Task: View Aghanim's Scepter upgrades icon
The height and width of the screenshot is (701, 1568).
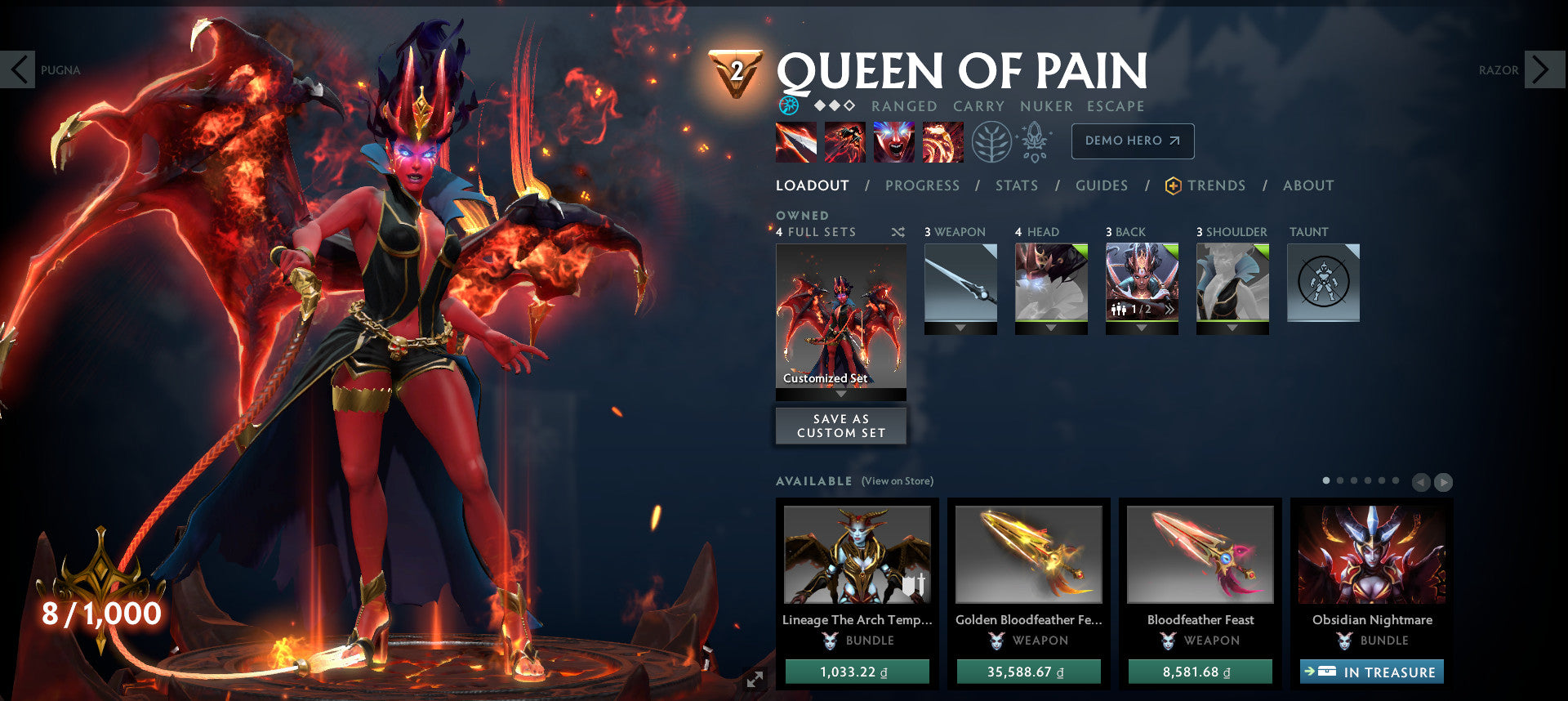Action: click(x=1034, y=141)
